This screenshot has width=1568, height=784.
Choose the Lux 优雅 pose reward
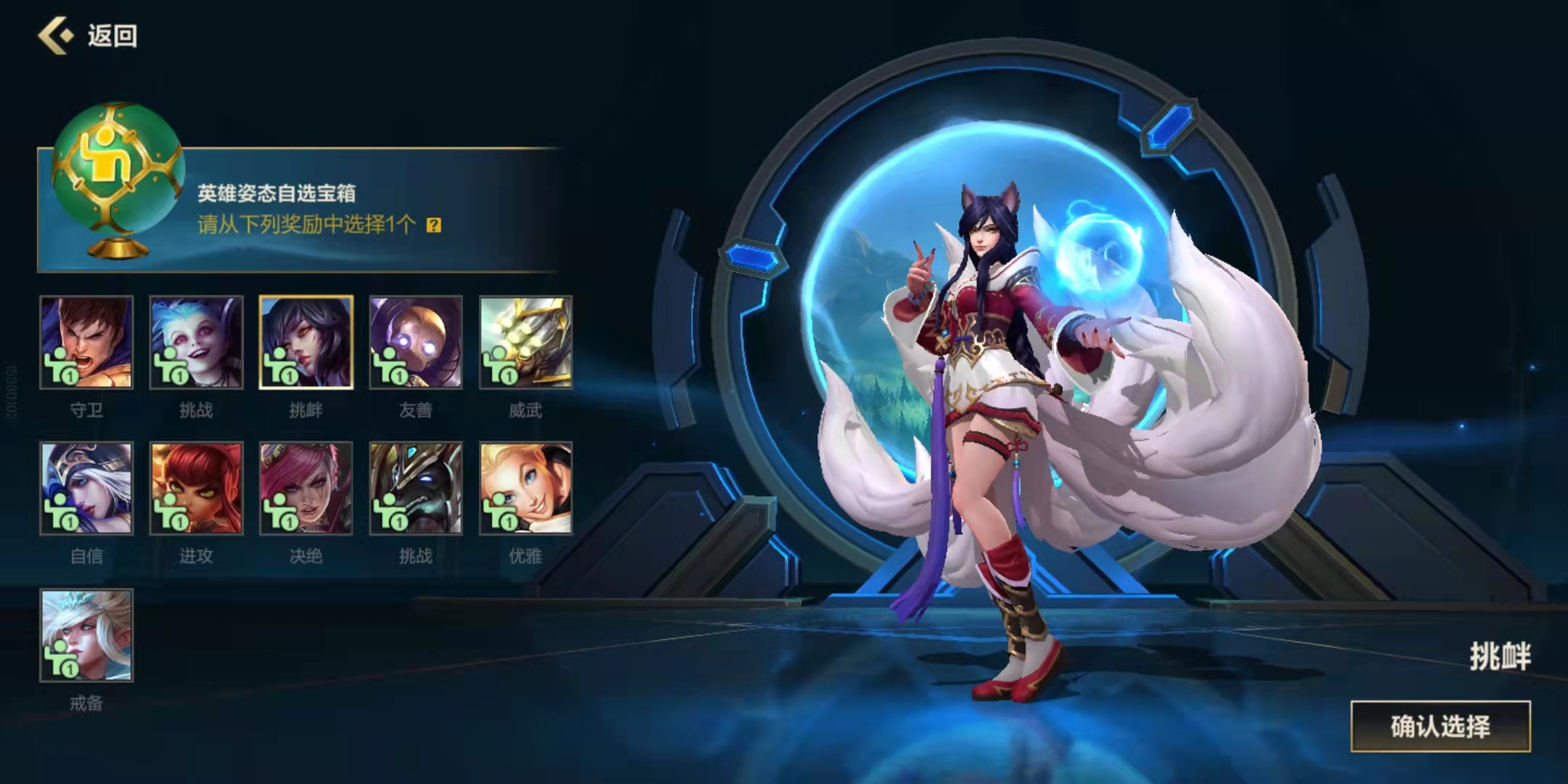(x=524, y=490)
